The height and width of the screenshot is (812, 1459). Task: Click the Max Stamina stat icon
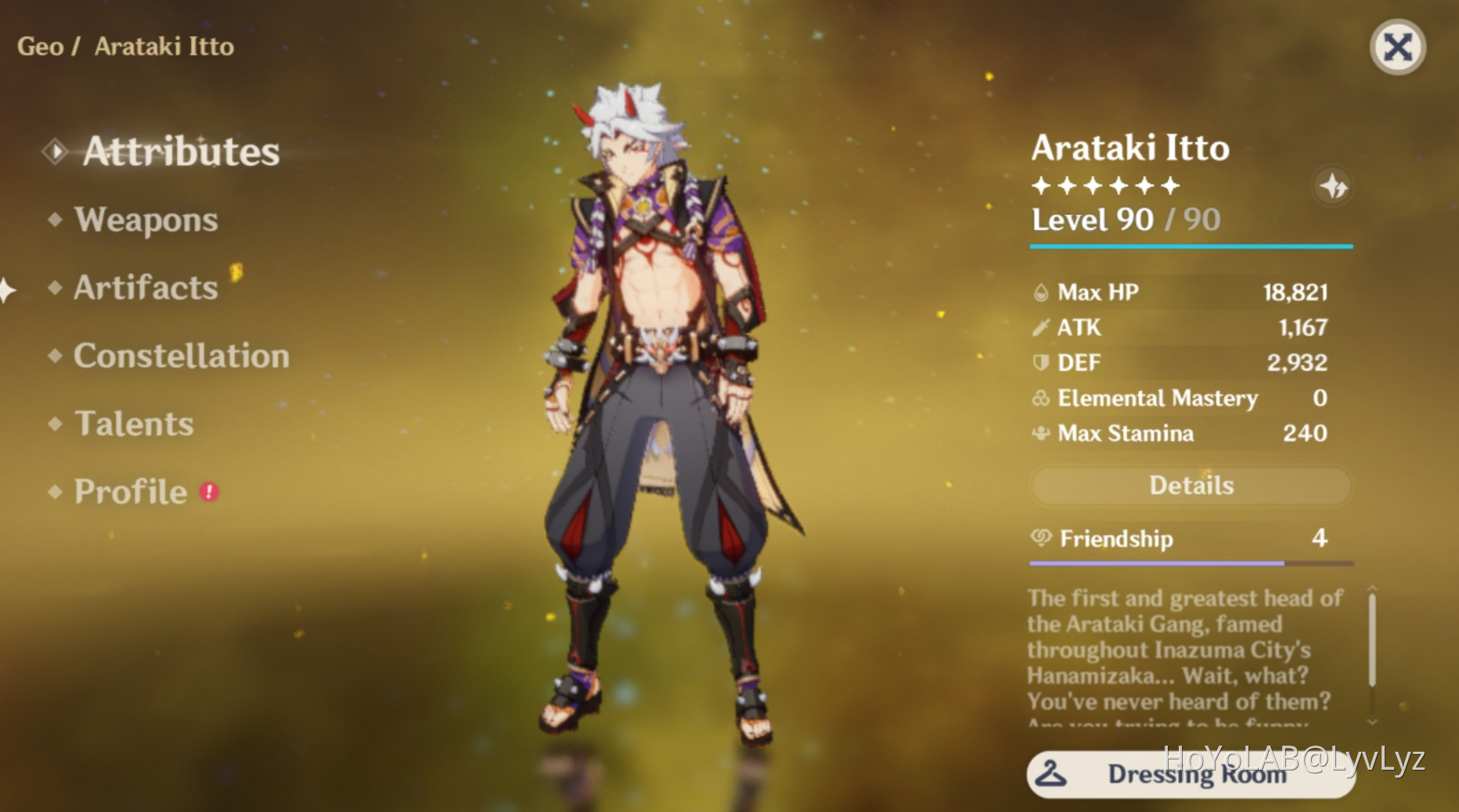1039,433
